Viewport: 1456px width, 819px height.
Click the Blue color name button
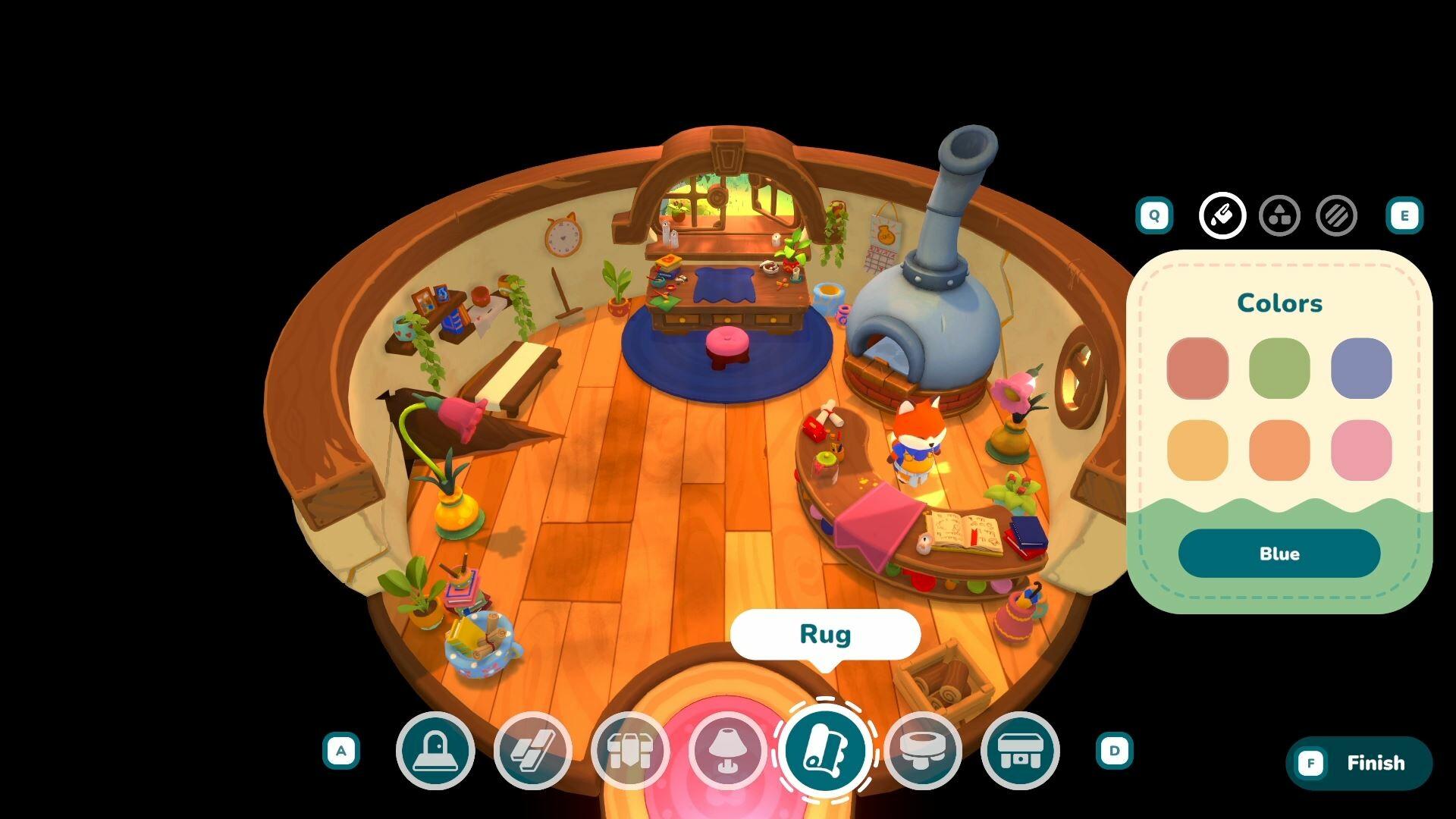(x=1279, y=554)
